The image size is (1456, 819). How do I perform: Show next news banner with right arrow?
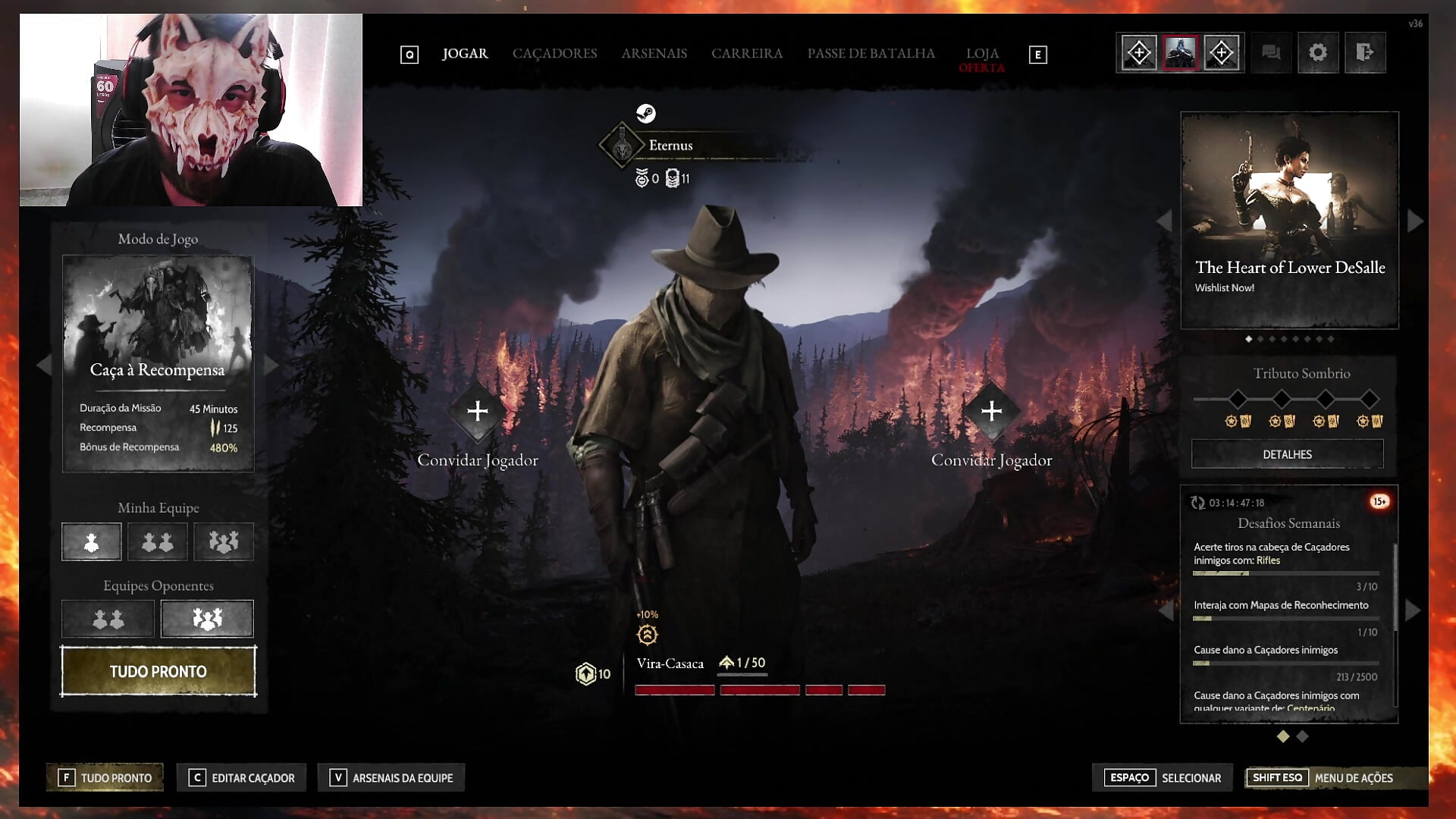tap(1414, 221)
